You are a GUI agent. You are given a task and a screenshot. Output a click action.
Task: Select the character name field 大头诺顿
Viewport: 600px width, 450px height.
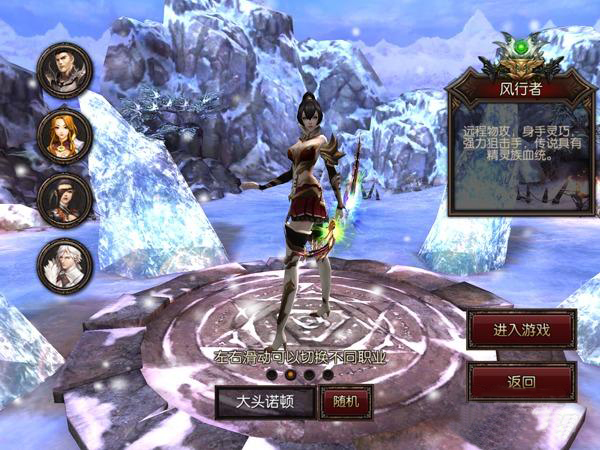pyautogui.click(x=263, y=402)
